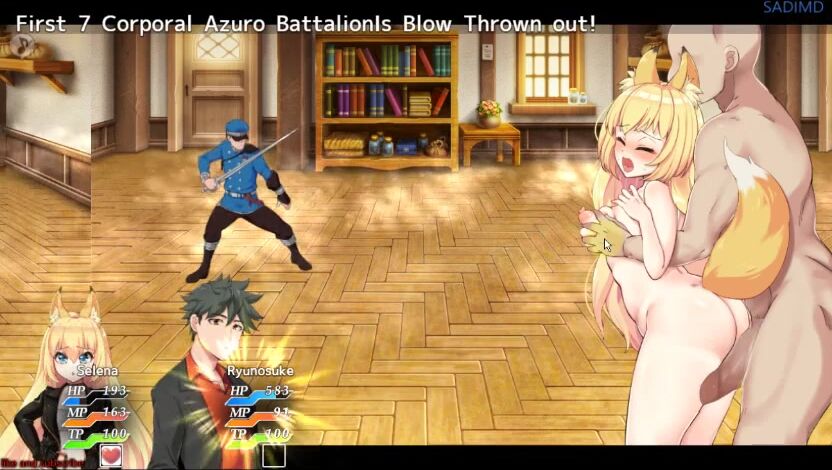This screenshot has height=470, width=832.
Task: Select Selena's heart status icon
Action: click(x=110, y=456)
